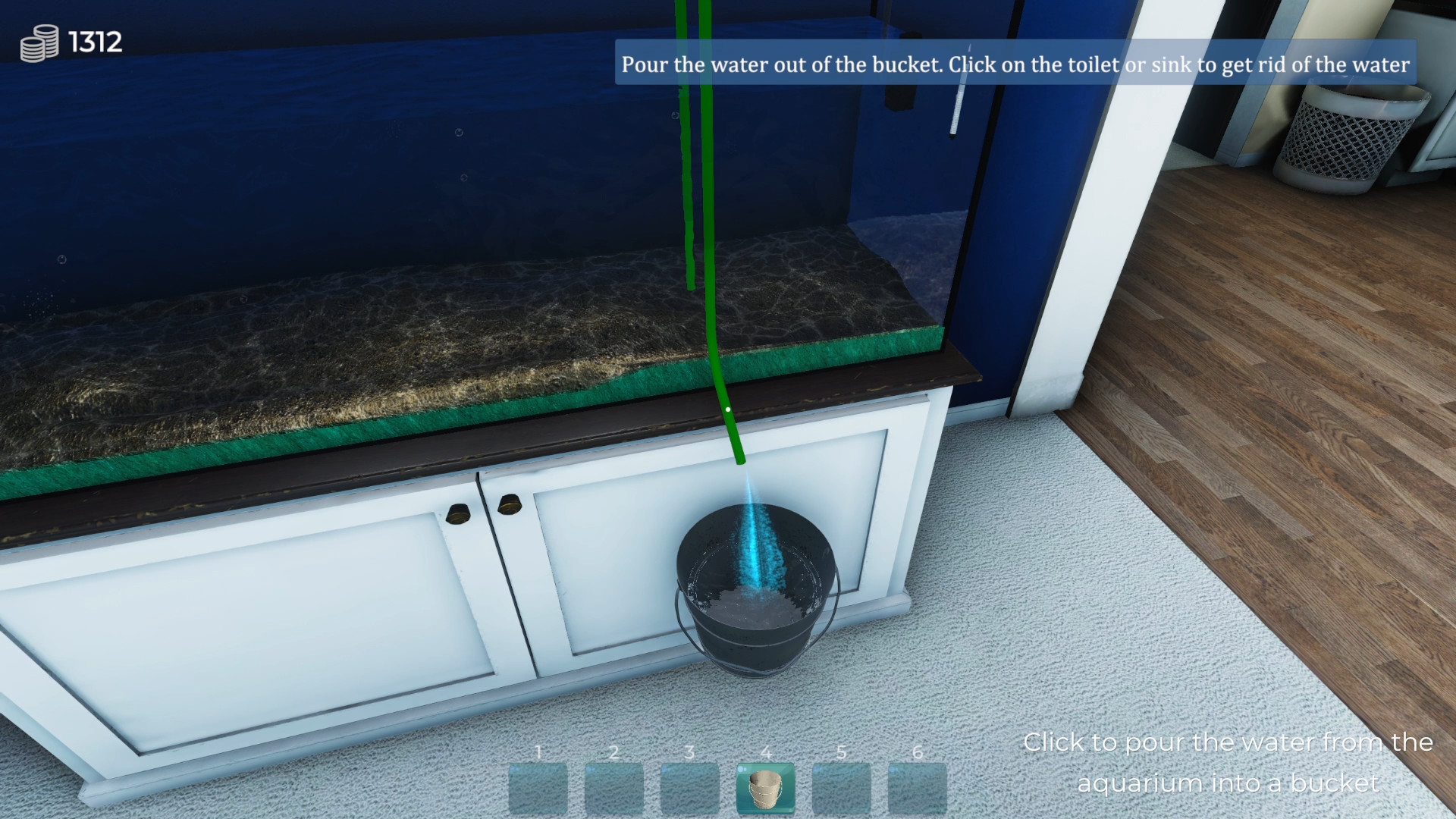Click the pour water tutorial banner
The width and height of the screenshot is (1456, 819).
(x=1016, y=65)
